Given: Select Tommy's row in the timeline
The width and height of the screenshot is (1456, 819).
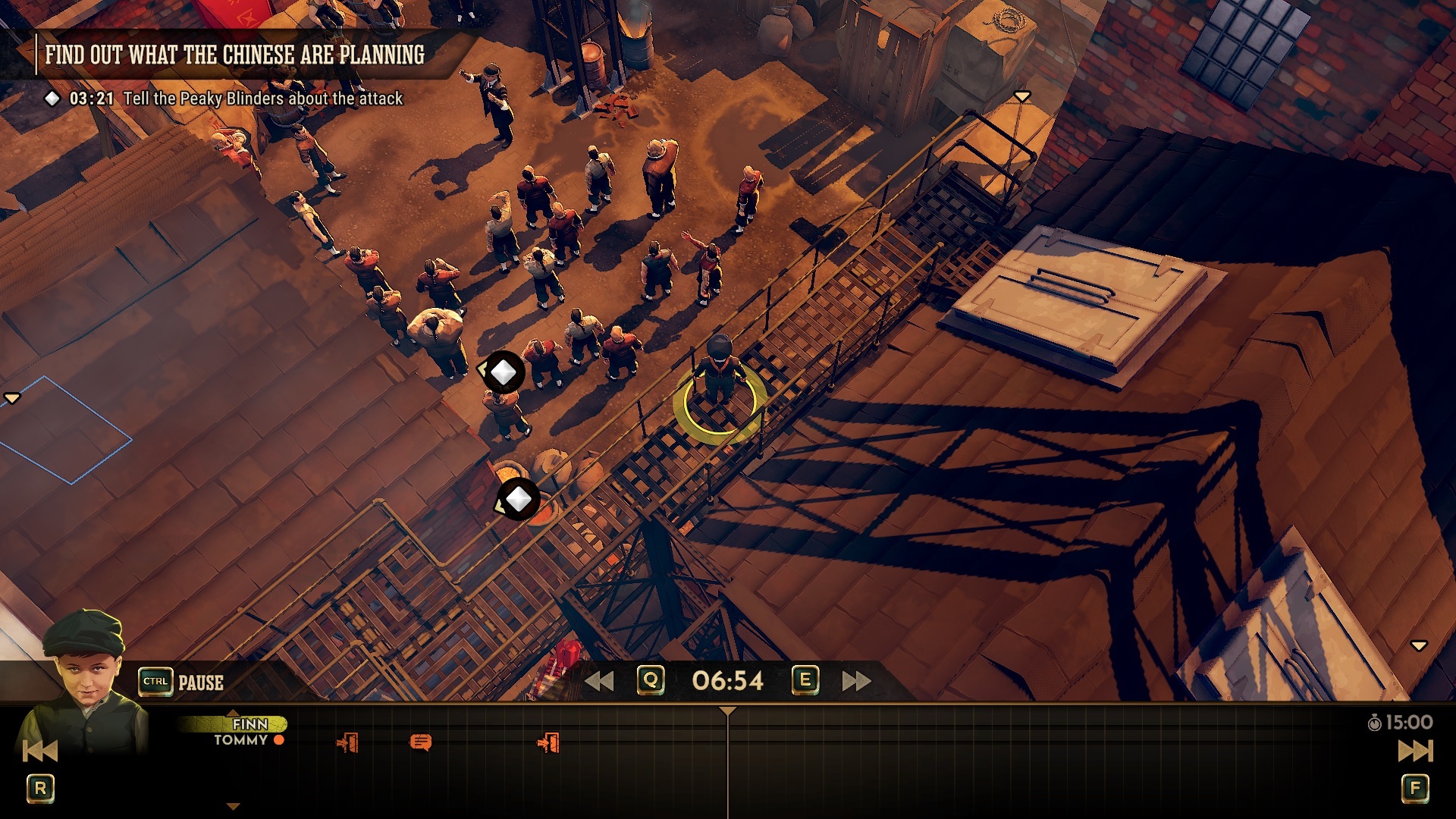Looking at the screenshot, I should [x=241, y=740].
